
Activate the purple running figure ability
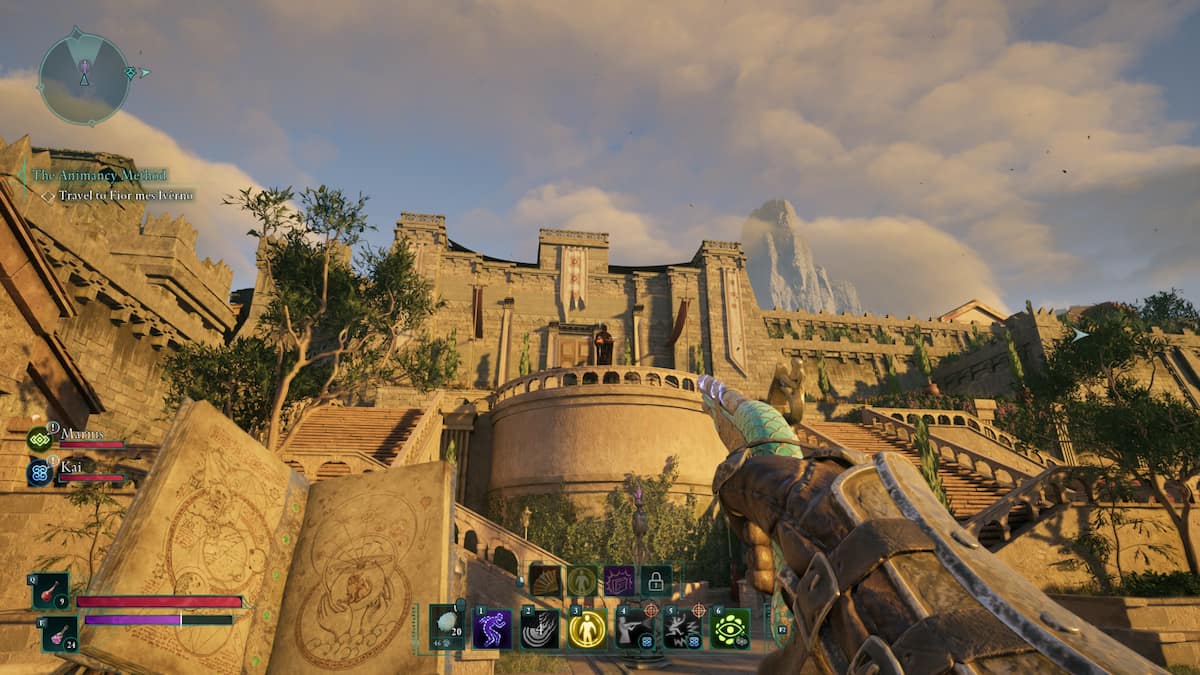pyautogui.click(x=492, y=629)
